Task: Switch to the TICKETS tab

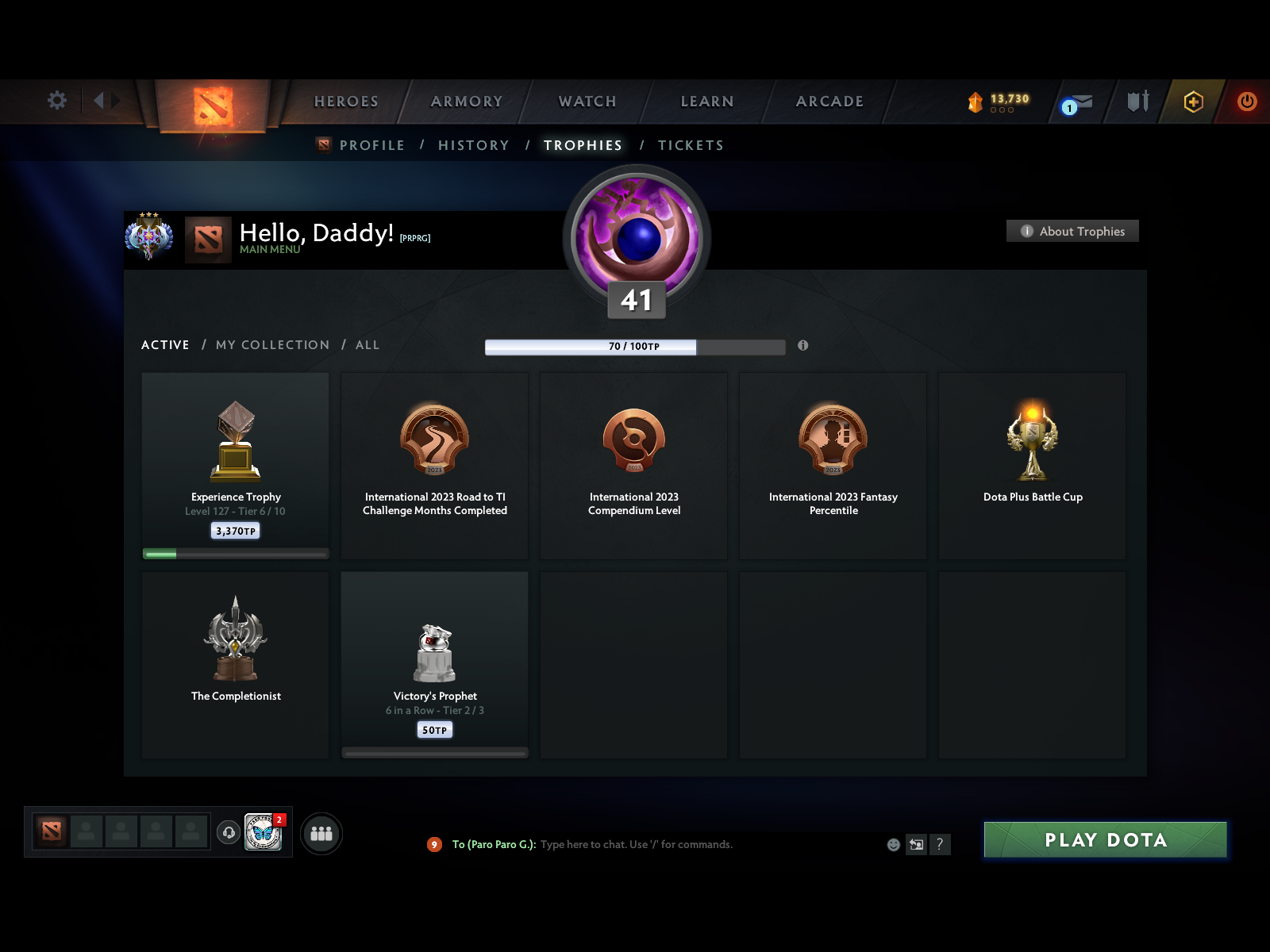Action: pyautogui.click(x=690, y=145)
